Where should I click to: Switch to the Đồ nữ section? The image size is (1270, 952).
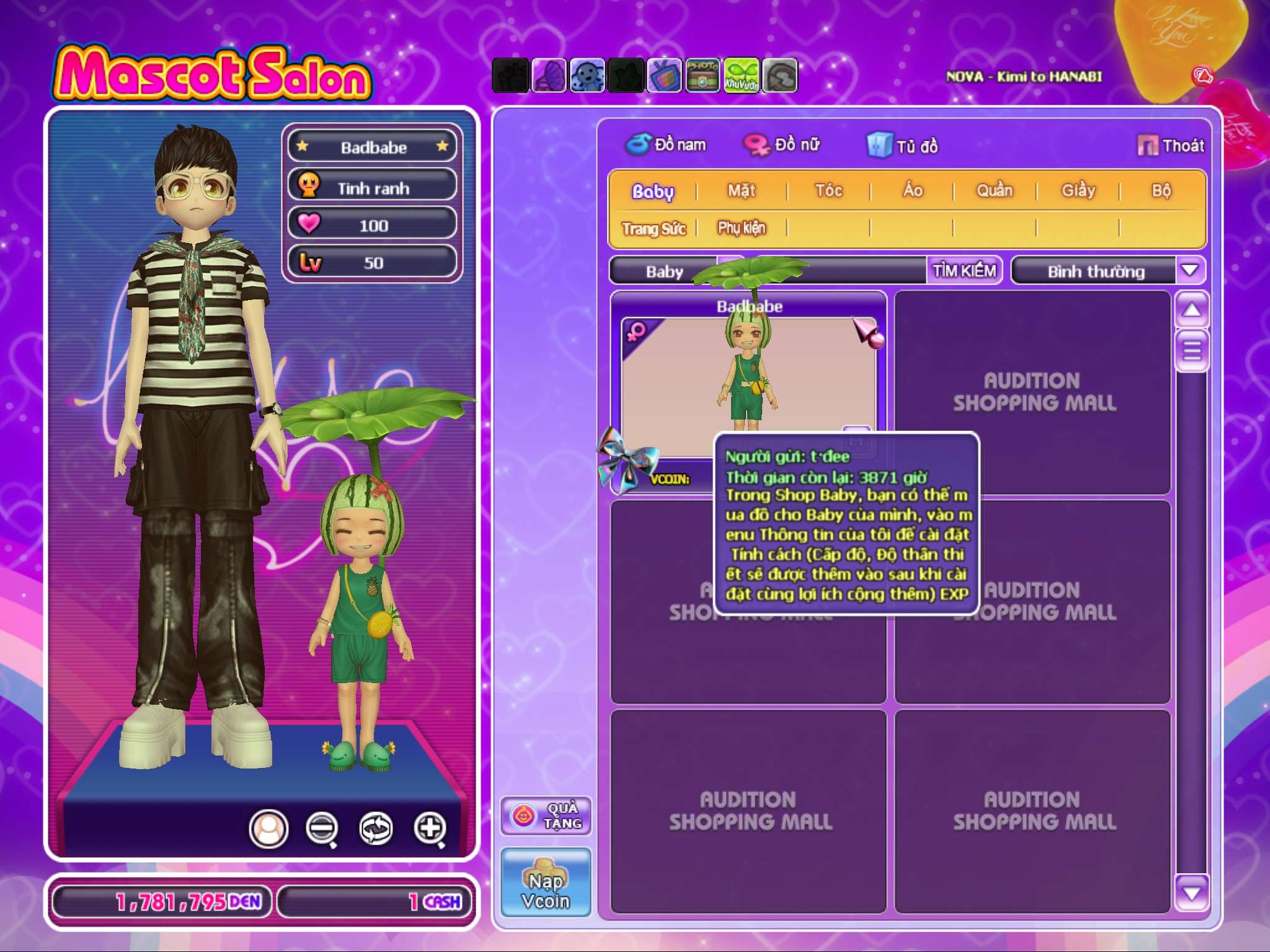[x=783, y=145]
